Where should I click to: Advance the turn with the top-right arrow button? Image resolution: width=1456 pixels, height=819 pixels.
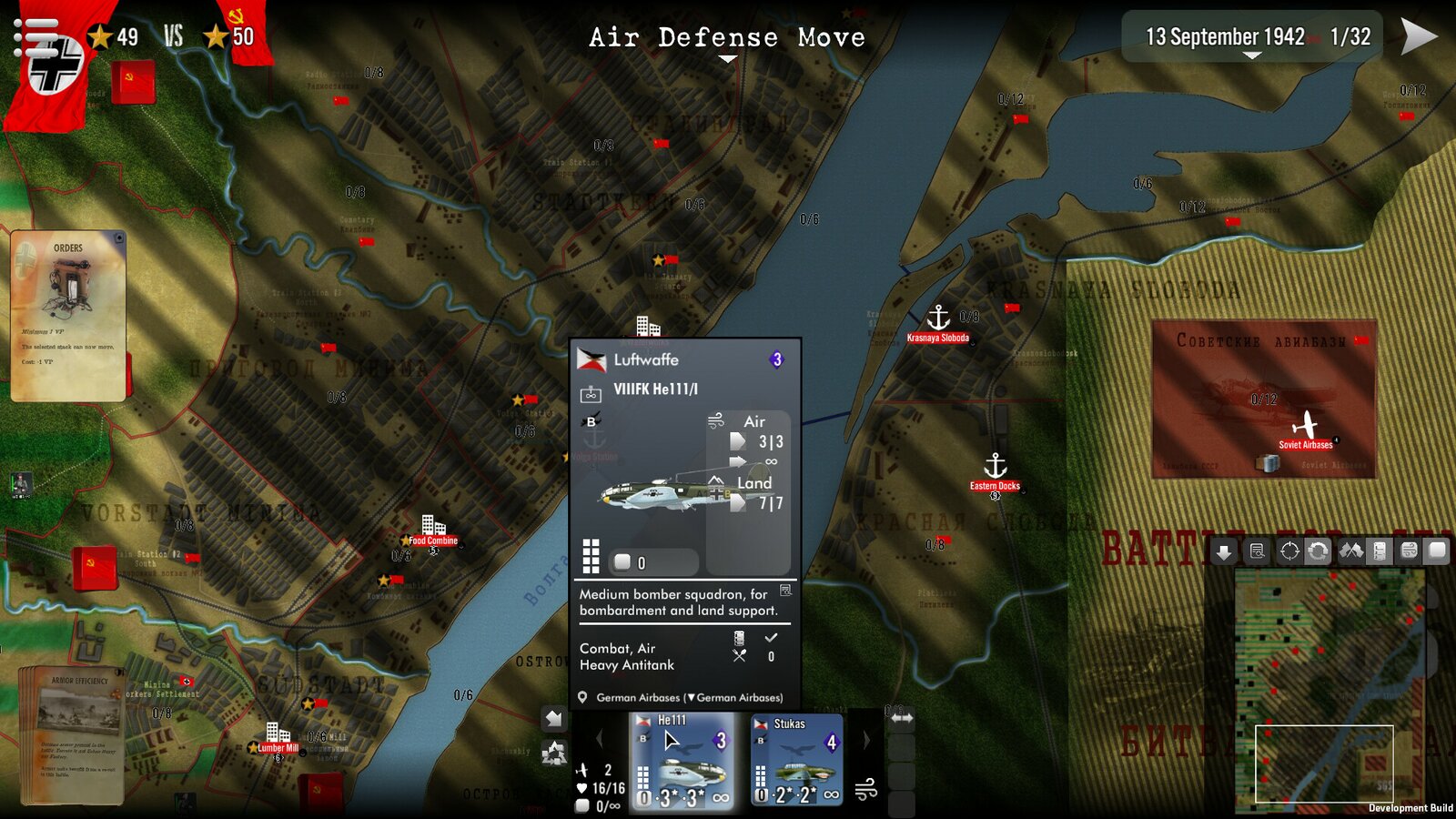1418,38
